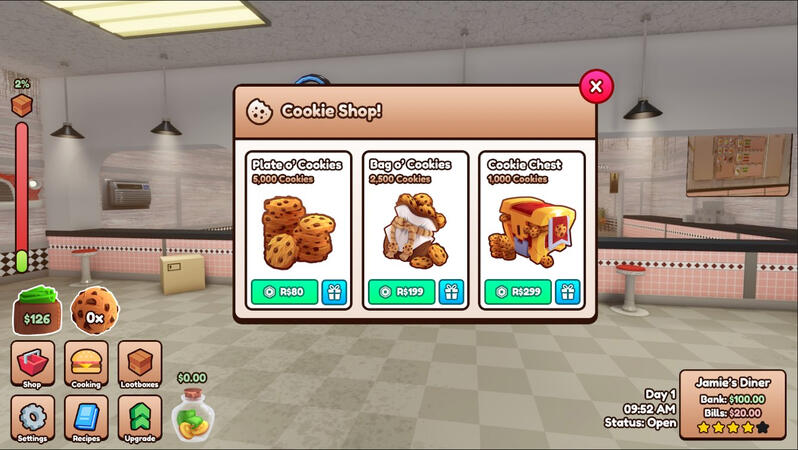Open the Cooking menu
Screen dimensions: 798x450
[x=86, y=364]
